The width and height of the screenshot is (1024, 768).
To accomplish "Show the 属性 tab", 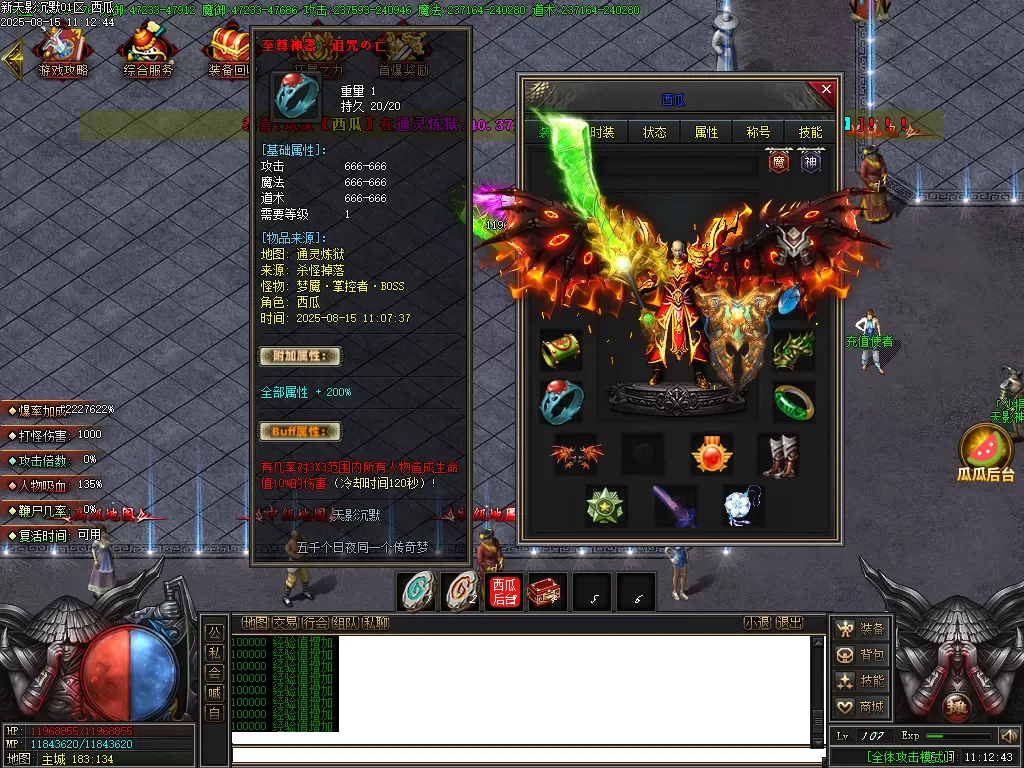I will [706, 132].
